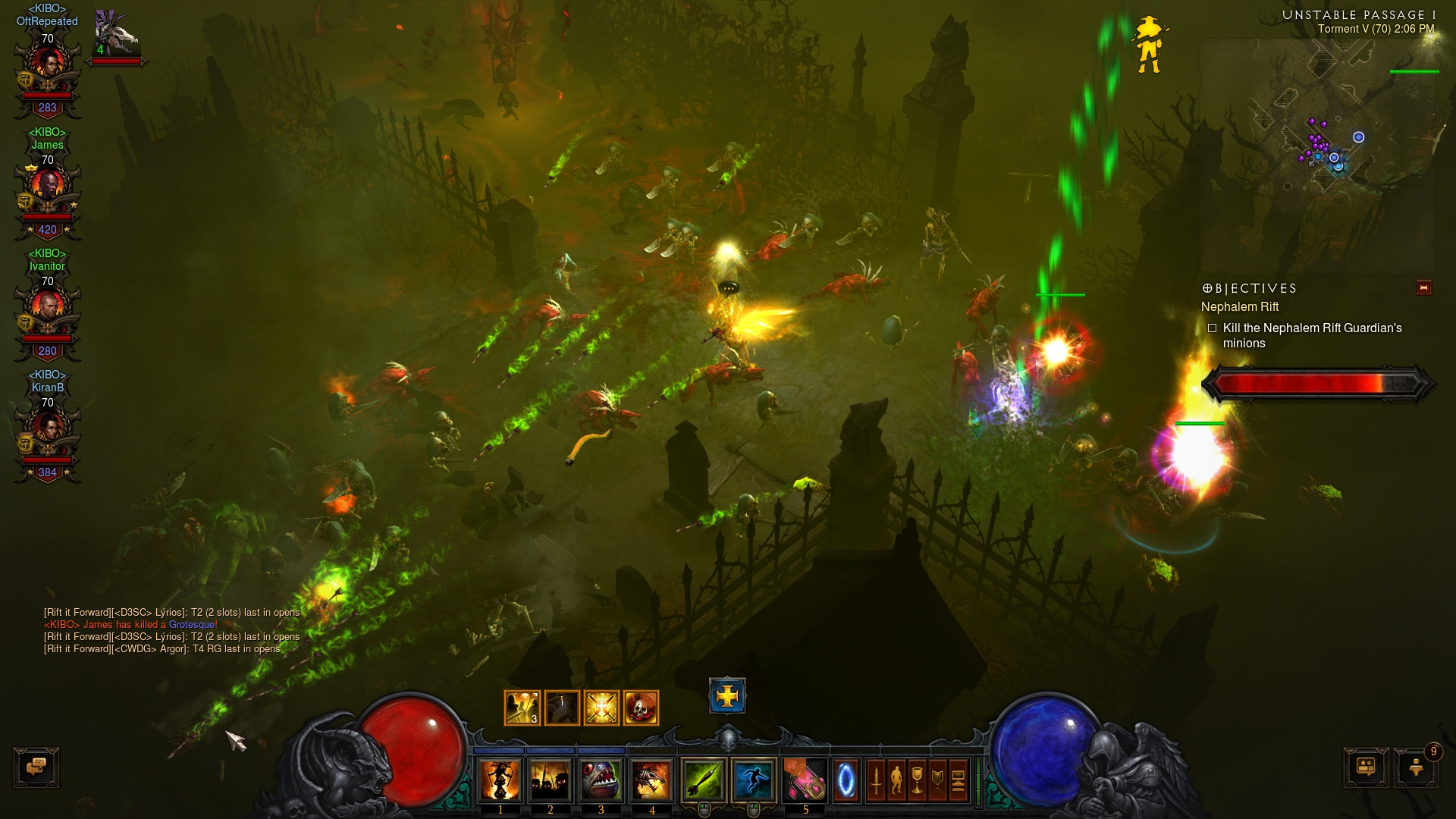Open the character paragon screen icon
The height and width of the screenshot is (819, 1456).
click(896, 780)
